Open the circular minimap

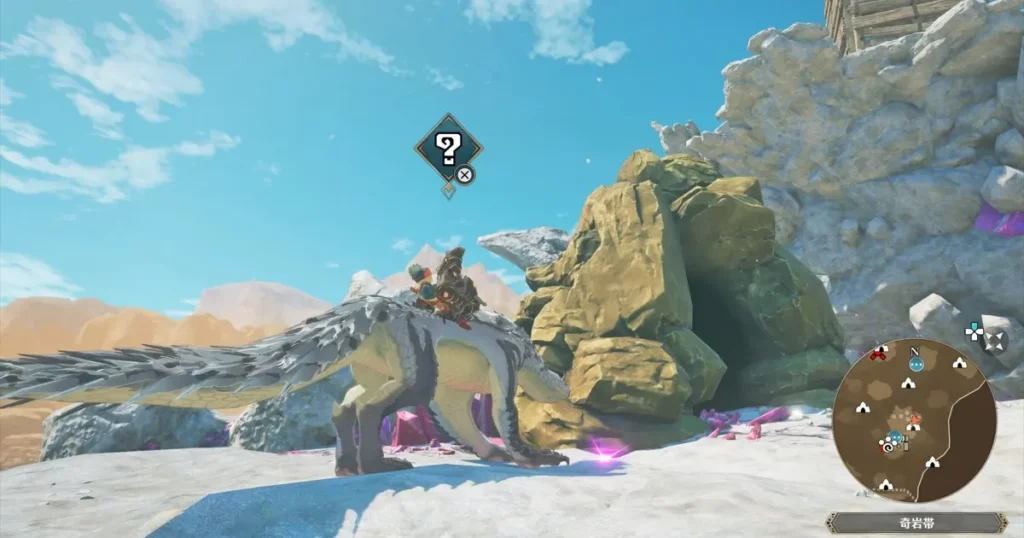(914, 420)
